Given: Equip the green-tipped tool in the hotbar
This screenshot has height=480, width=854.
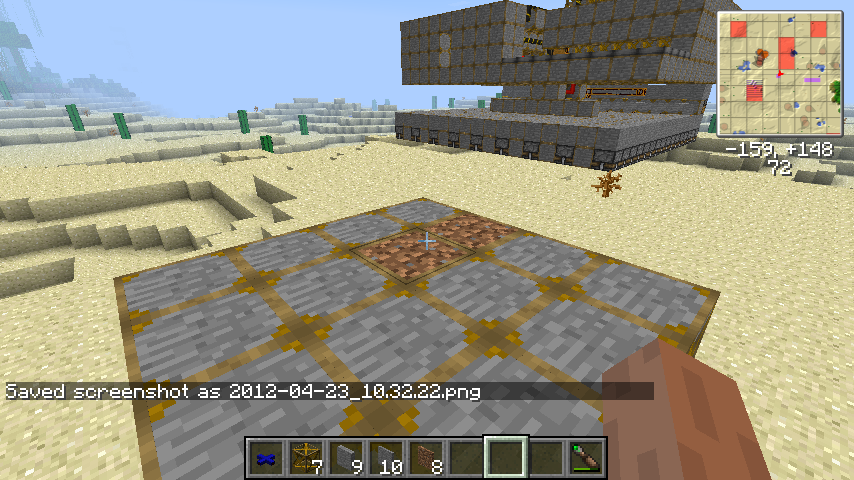Looking at the screenshot, I should (x=585, y=458).
